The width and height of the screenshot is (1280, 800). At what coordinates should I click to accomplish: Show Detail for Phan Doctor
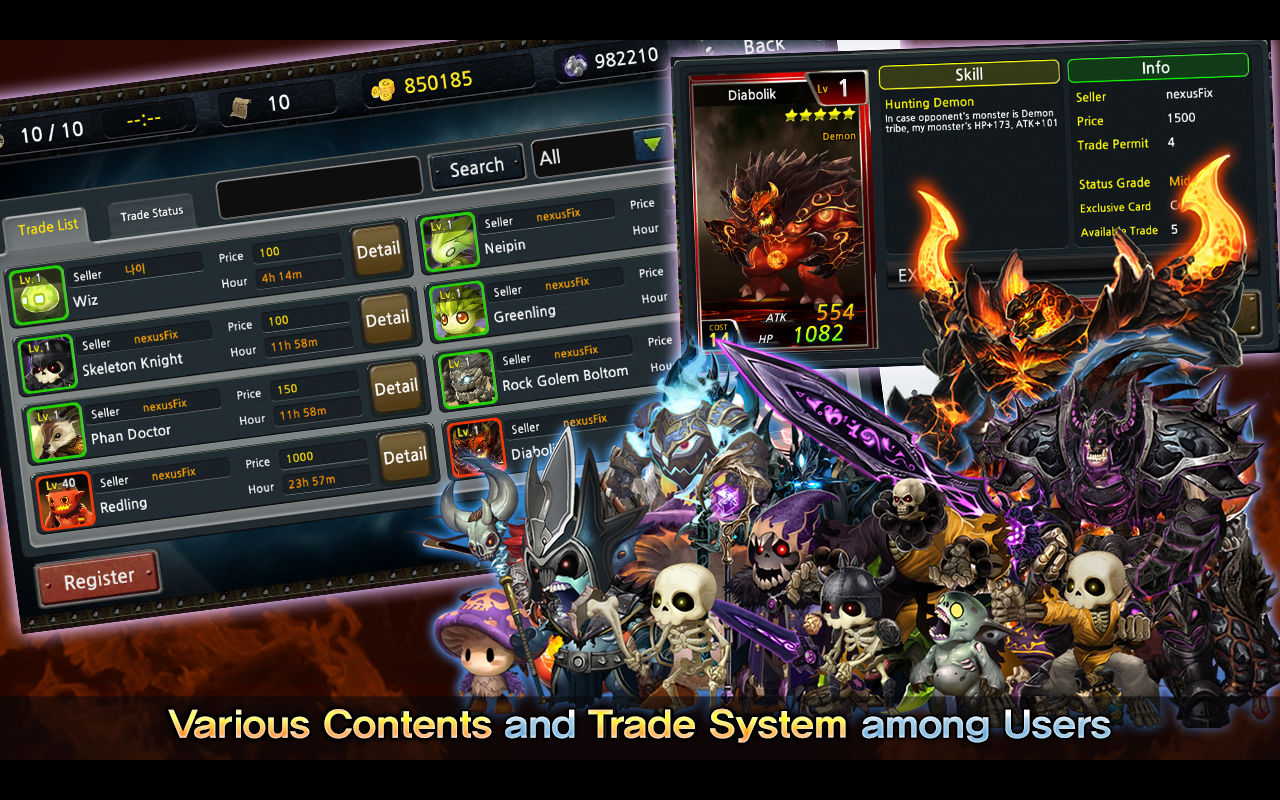[396, 387]
